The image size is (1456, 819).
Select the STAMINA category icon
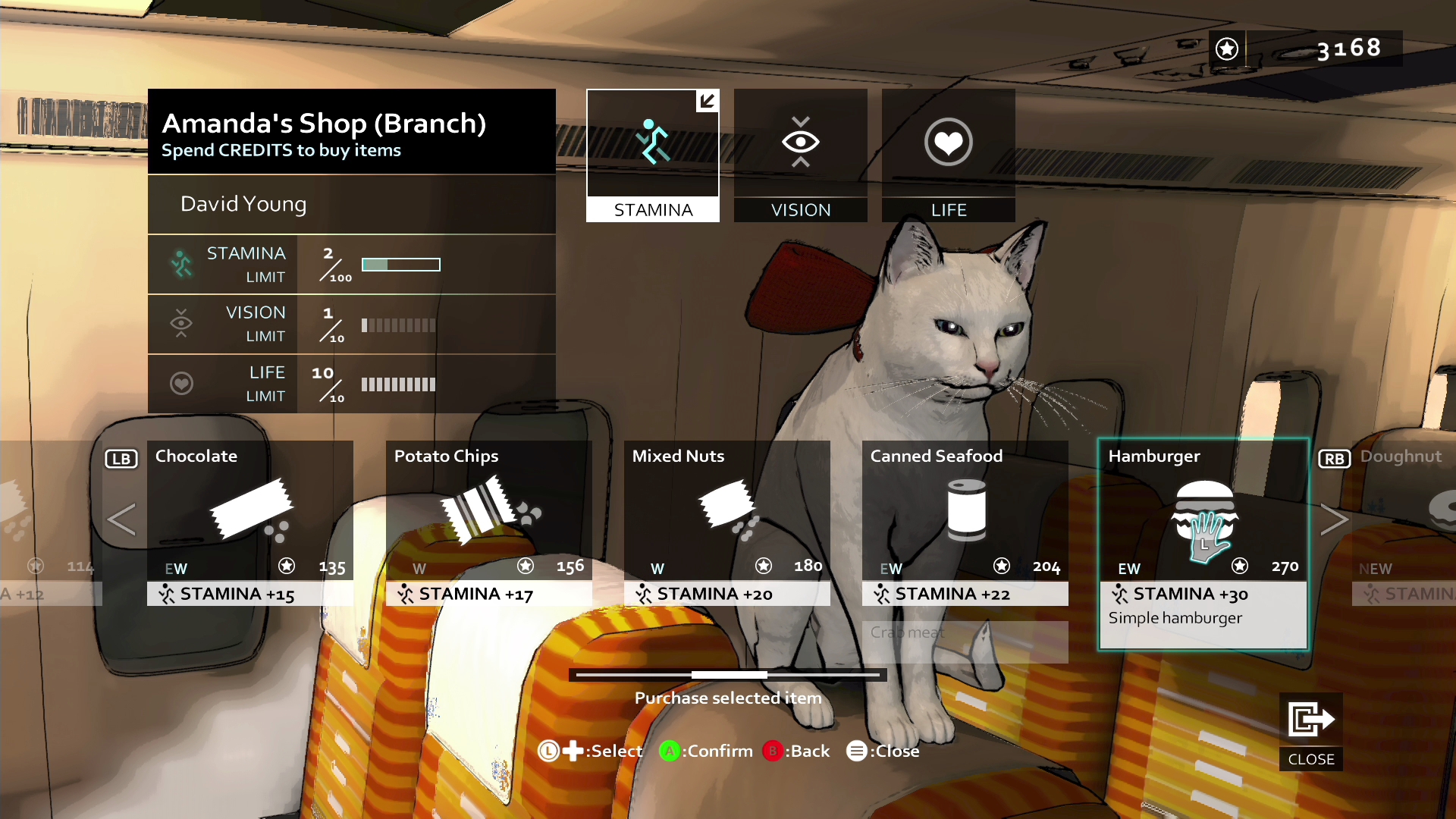(x=652, y=143)
